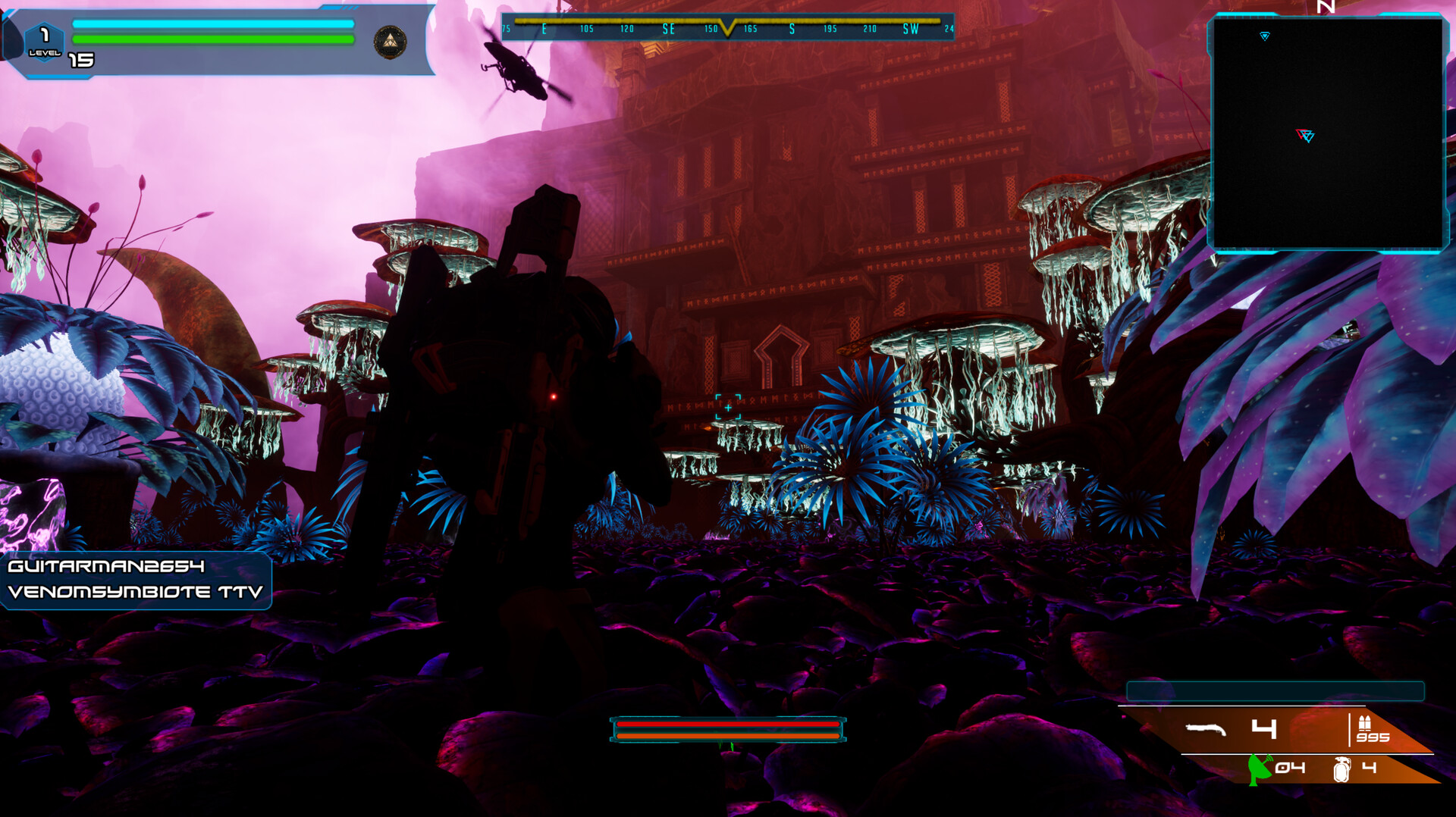Click the grenade icon
Viewport: 1456px width, 817px height.
pyautogui.click(x=1341, y=768)
